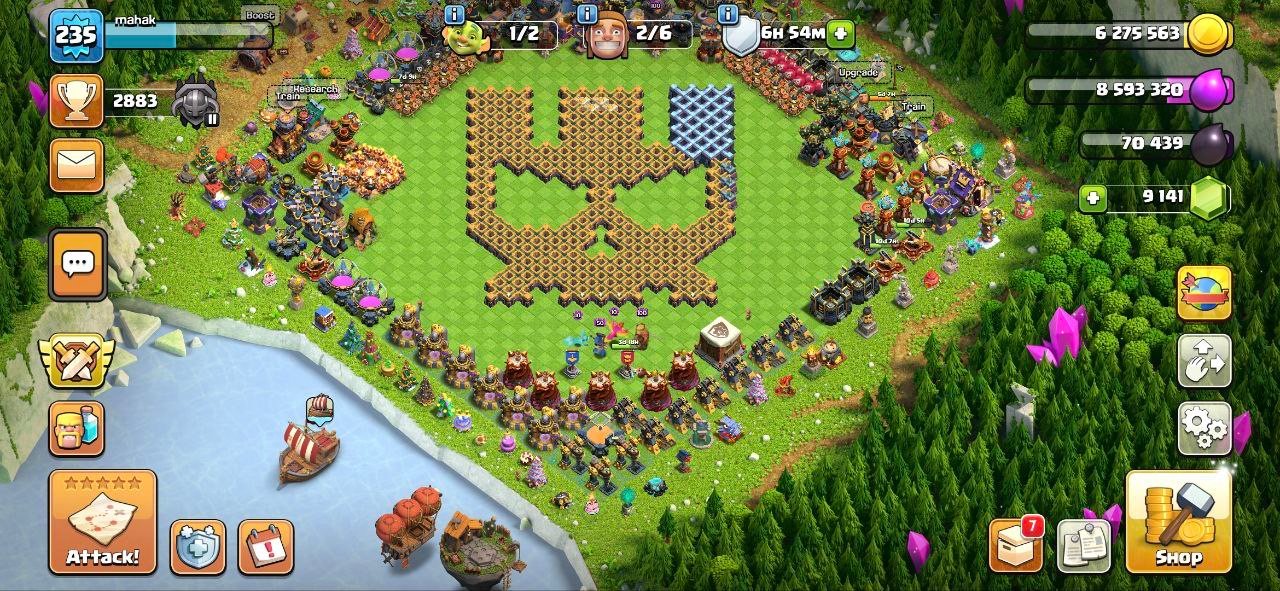Open the mail inbox envelope
Viewport: 1280px width, 591px height.
[77, 165]
